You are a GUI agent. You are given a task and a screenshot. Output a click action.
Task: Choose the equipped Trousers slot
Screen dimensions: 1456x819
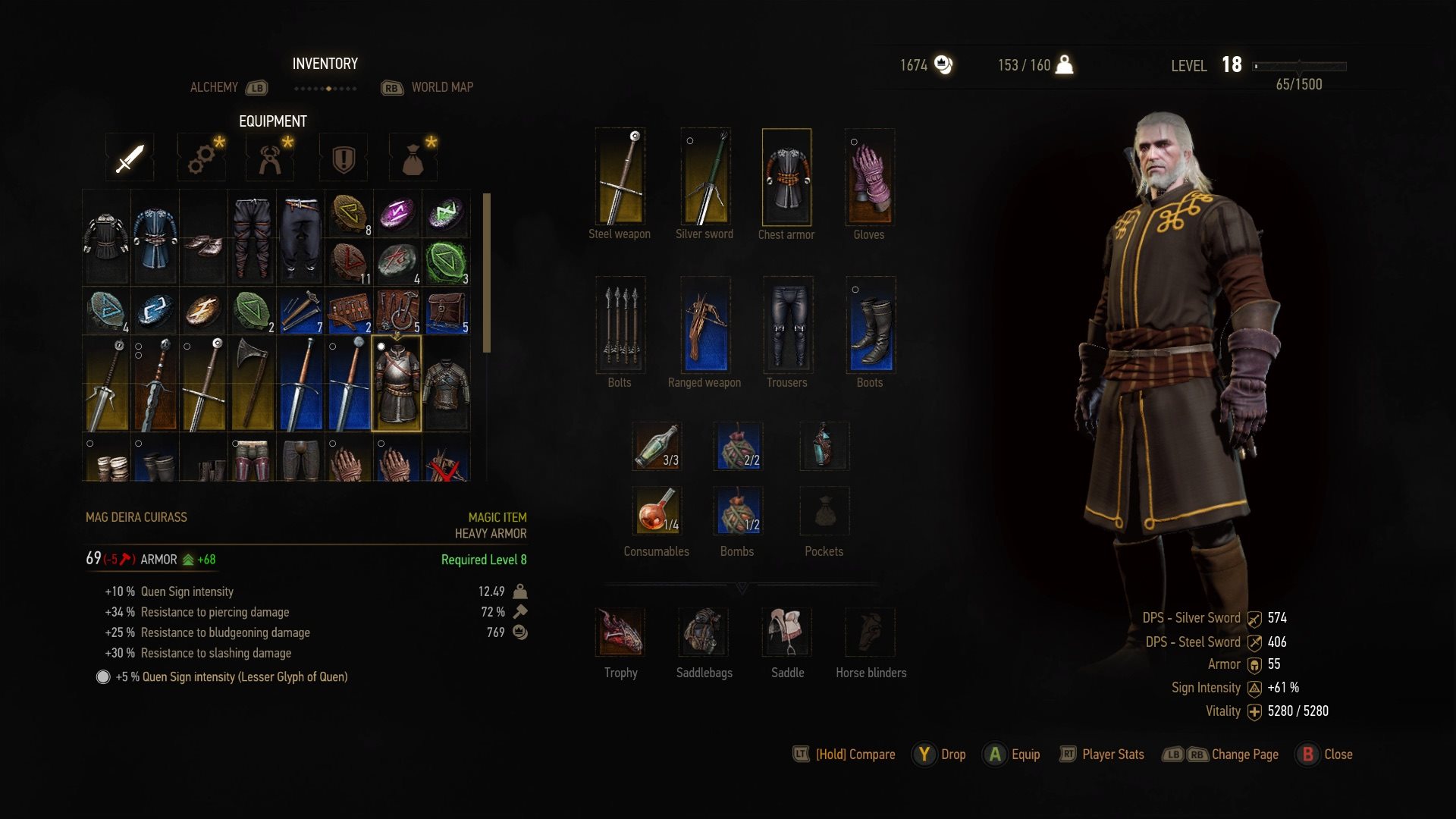tap(788, 325)
